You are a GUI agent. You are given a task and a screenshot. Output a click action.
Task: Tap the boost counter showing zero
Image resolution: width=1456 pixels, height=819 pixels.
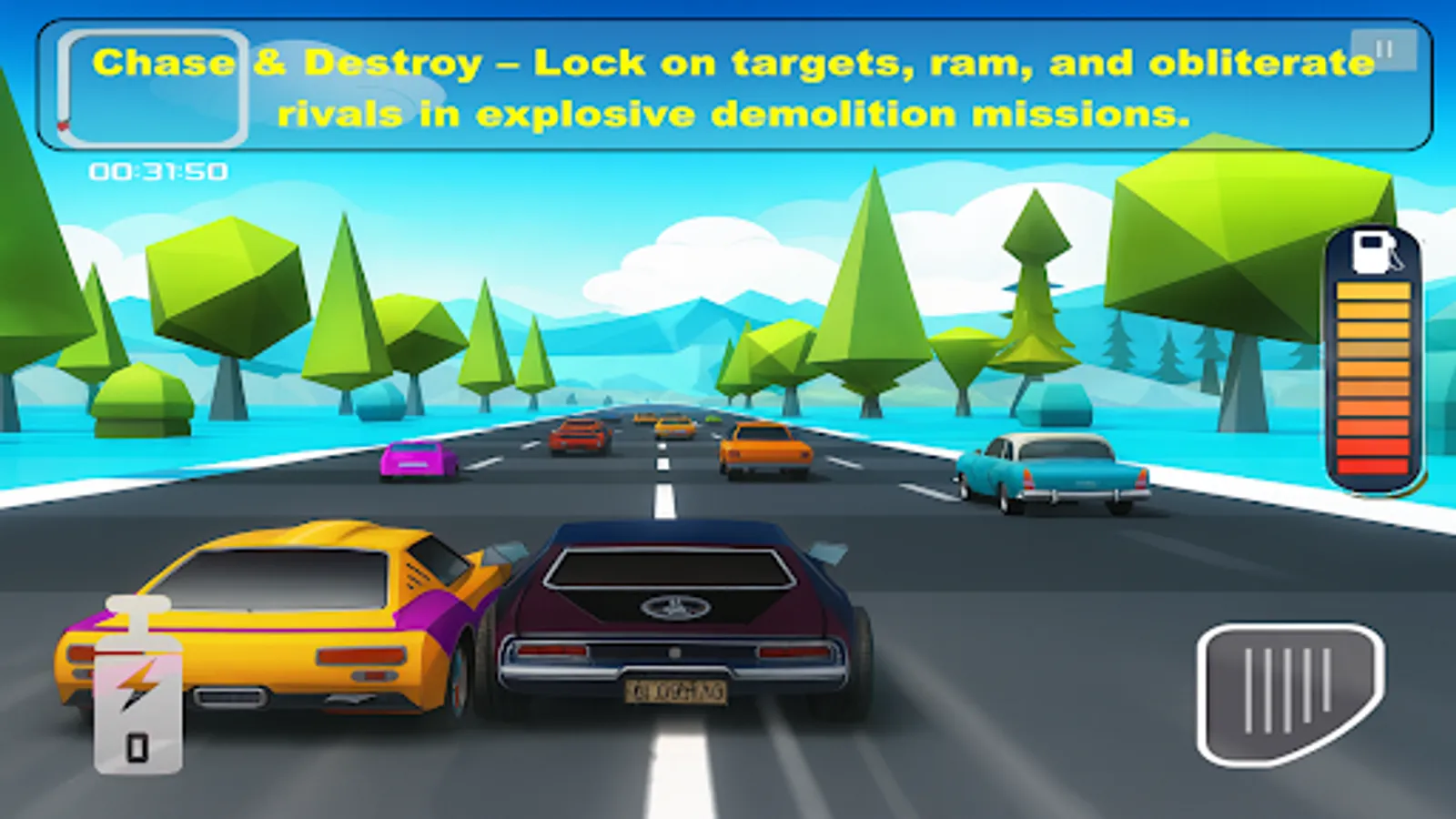tap(136, 748)
